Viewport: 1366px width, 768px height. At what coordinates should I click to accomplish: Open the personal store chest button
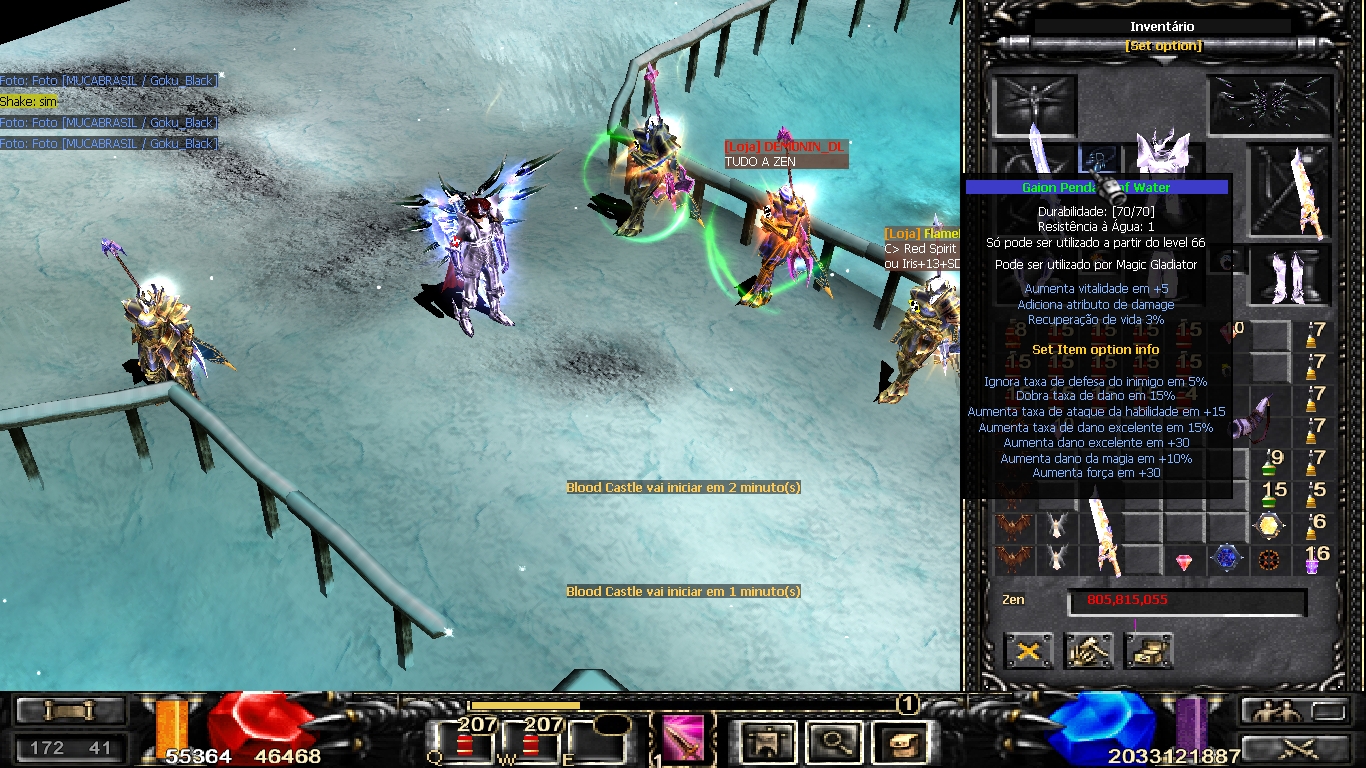(x=1148, y=652)
